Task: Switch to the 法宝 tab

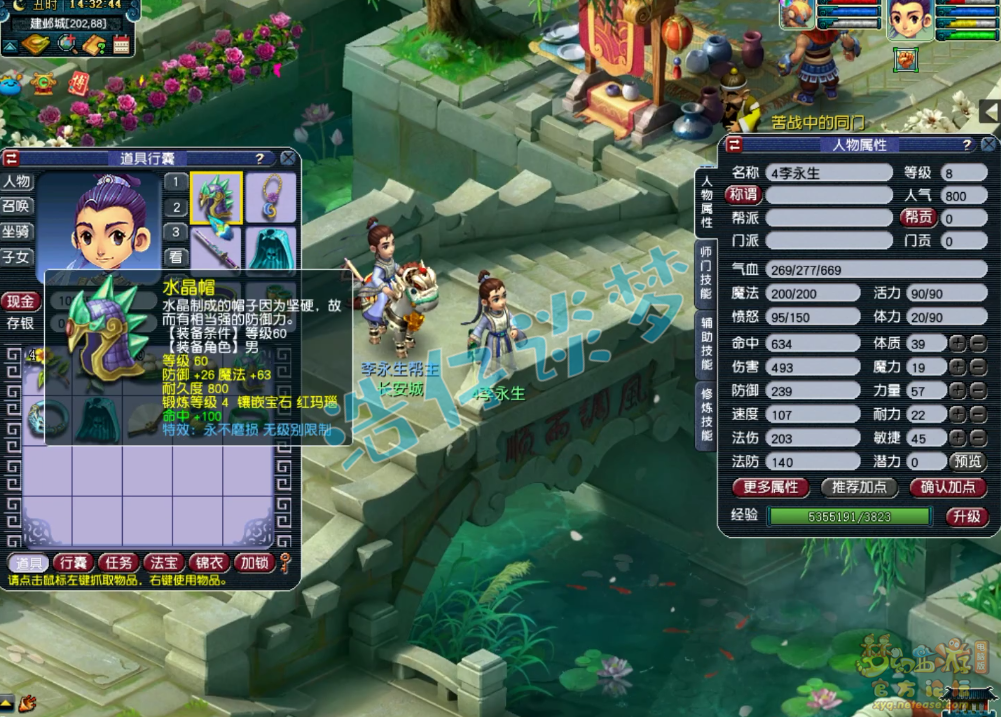Action: tap(163, 562)
